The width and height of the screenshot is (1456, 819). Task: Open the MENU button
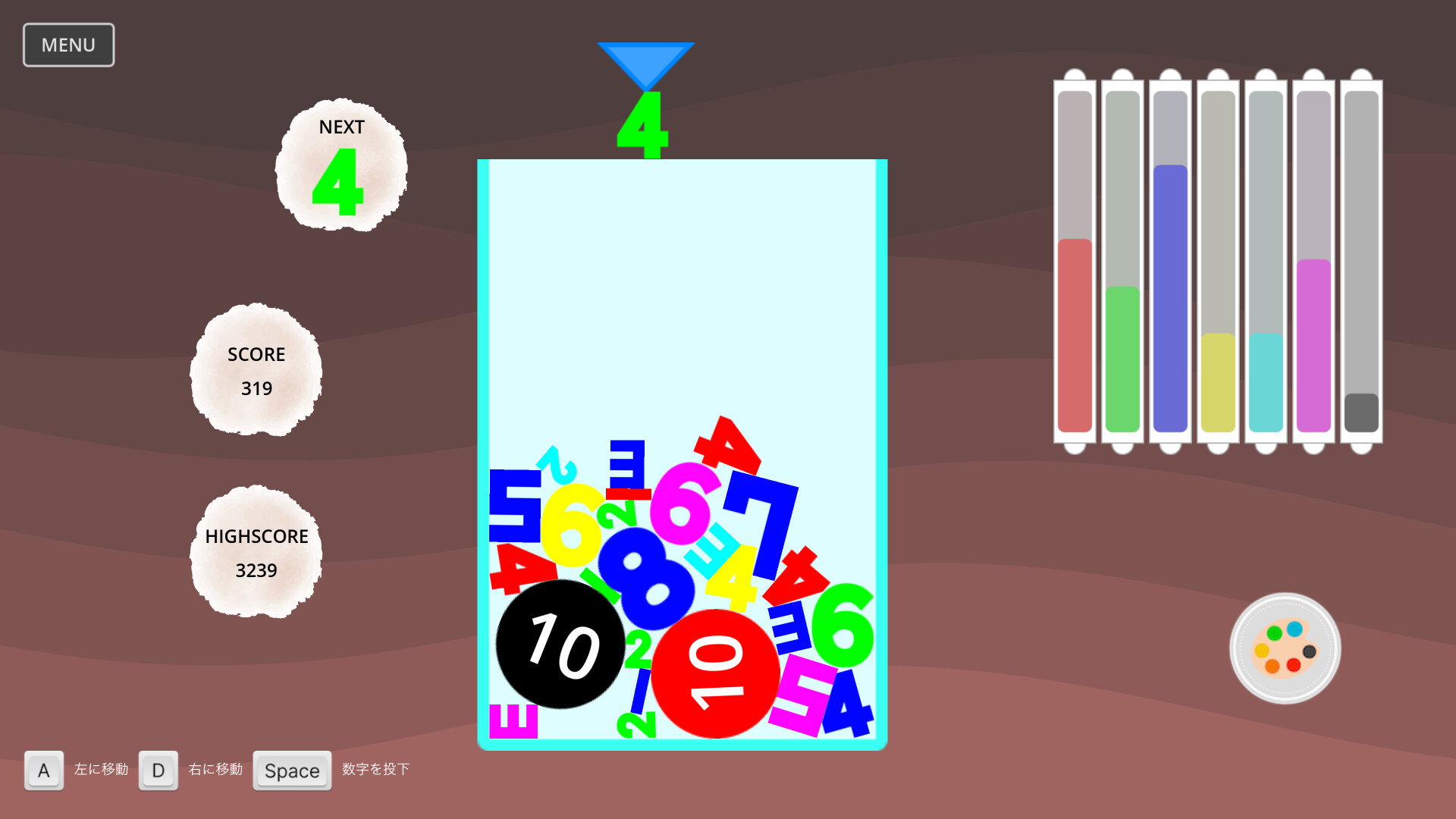pos(68,45)
